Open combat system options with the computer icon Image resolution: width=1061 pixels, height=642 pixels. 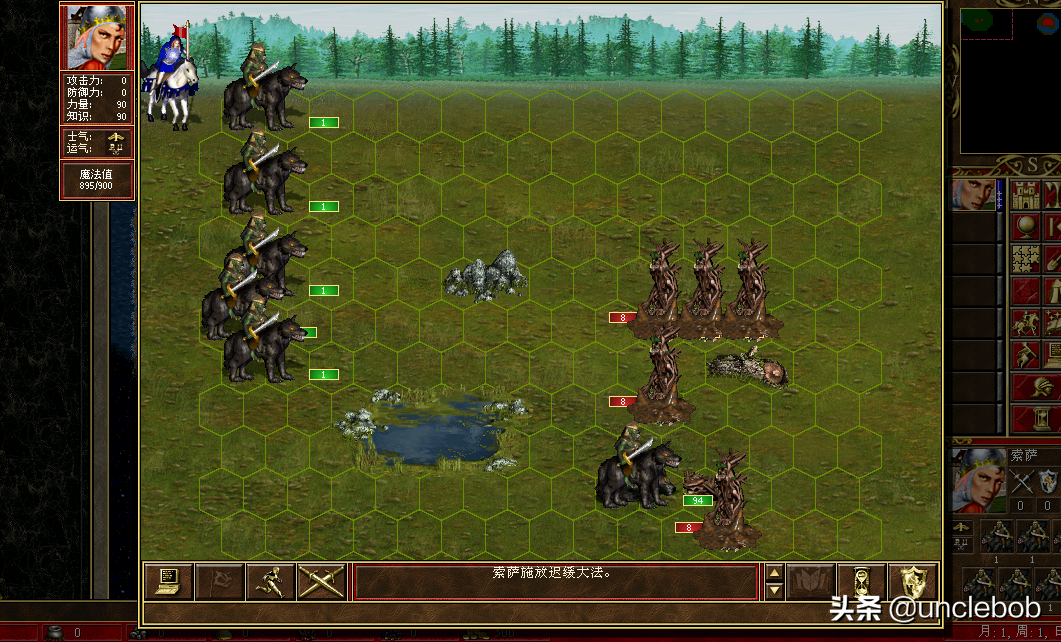[x=168, y=582]
